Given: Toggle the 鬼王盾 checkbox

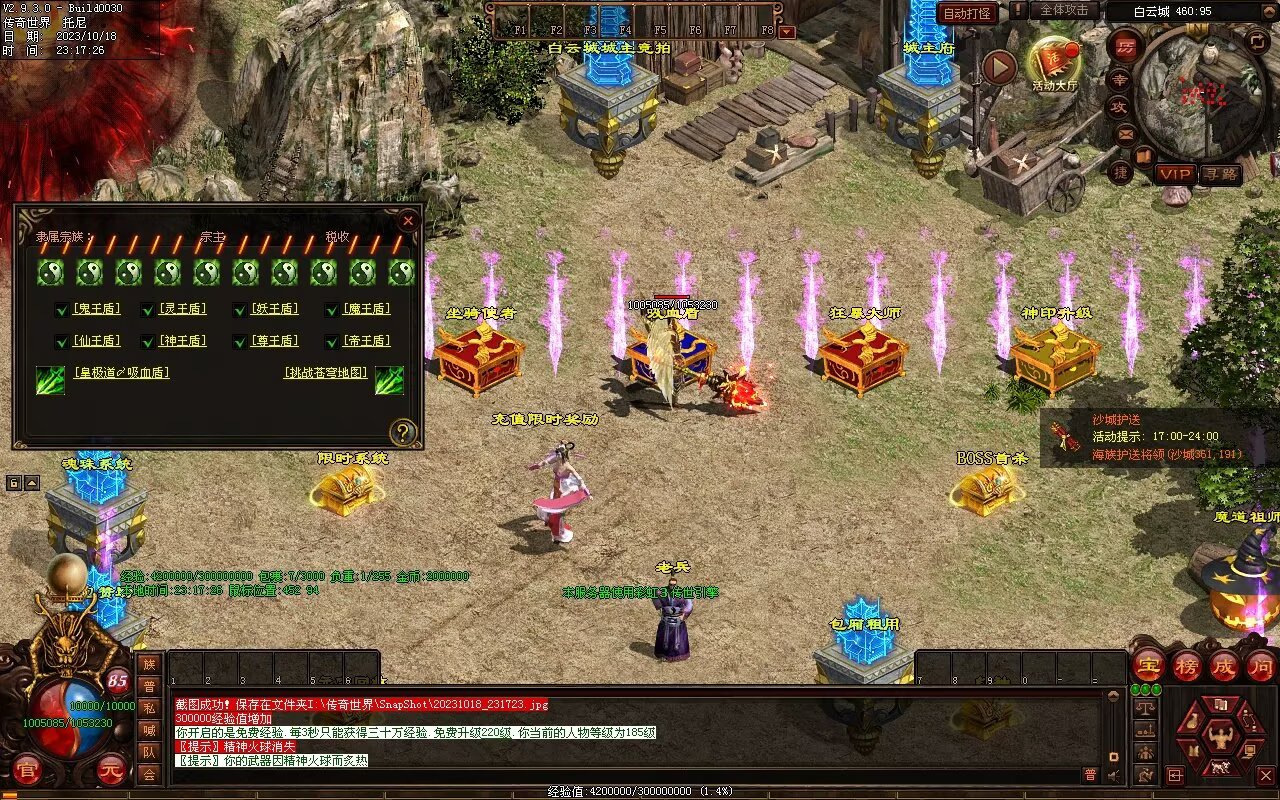Looking at the screenshot, I should point(62,310).
